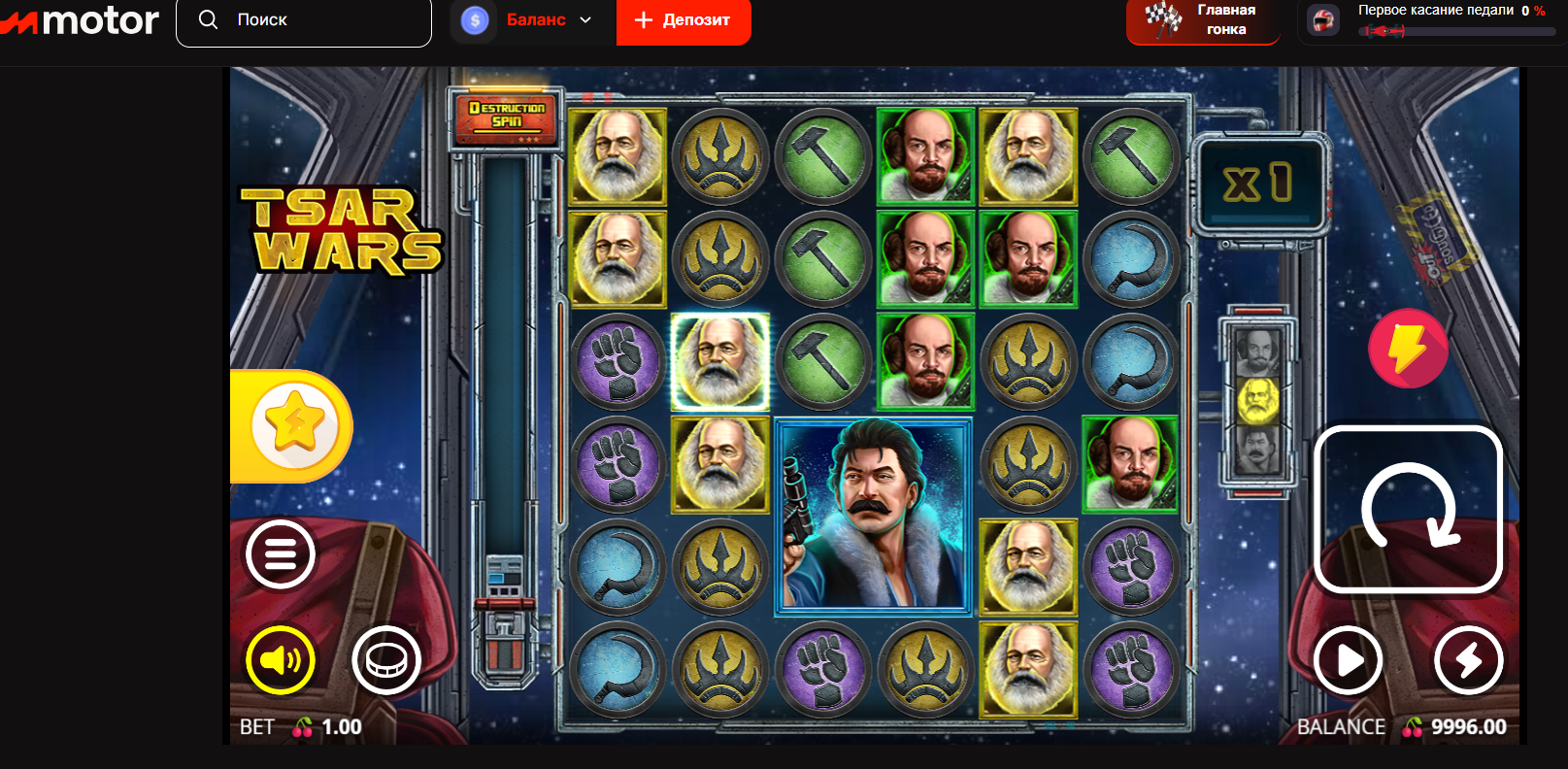Activate turbo spin lightning button
1568x769 pixels.
pyautogui.click(x=1468, y=659)
